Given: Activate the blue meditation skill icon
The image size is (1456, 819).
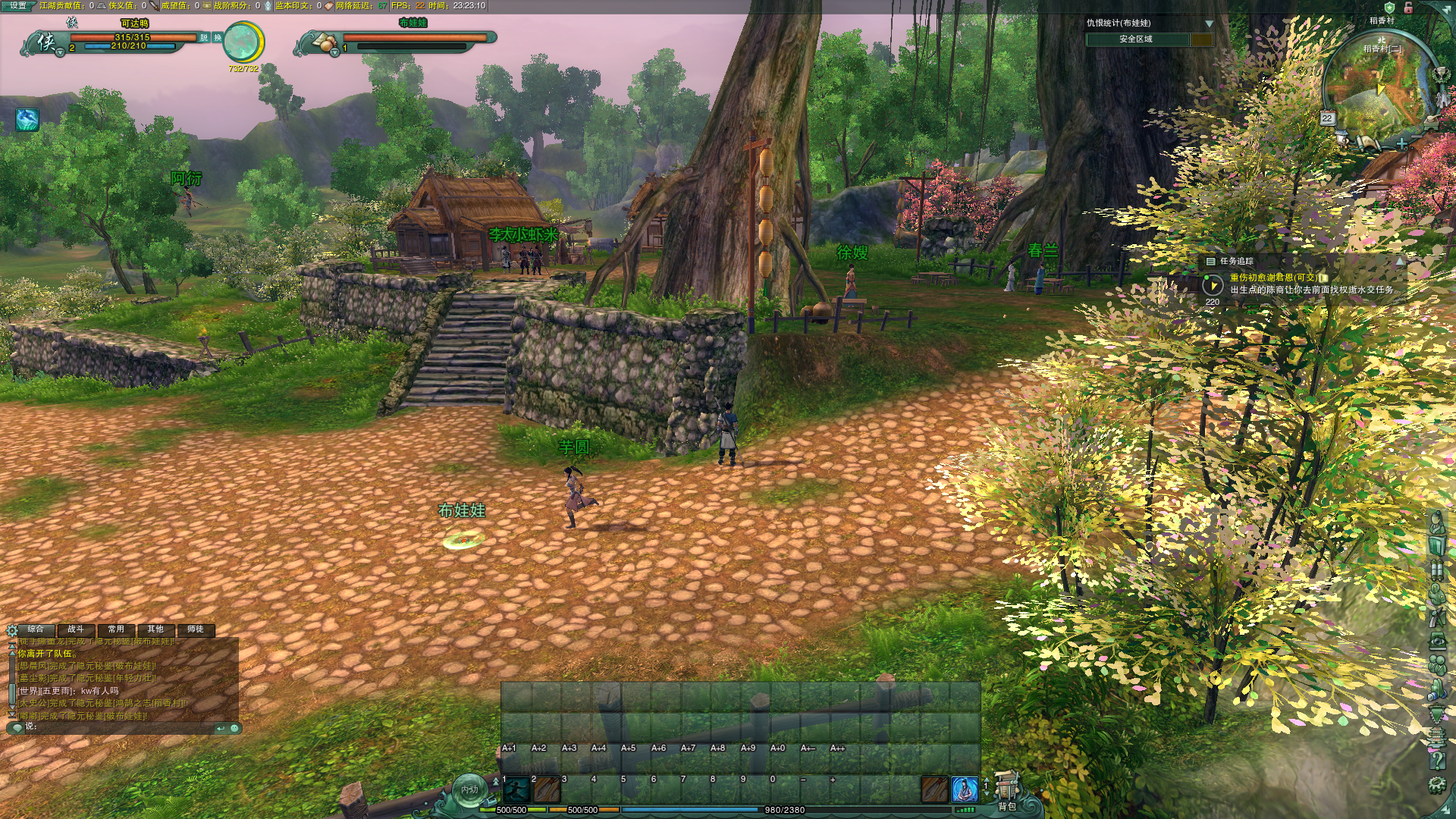Looking at the screenshot, I should tap(965, 790).
